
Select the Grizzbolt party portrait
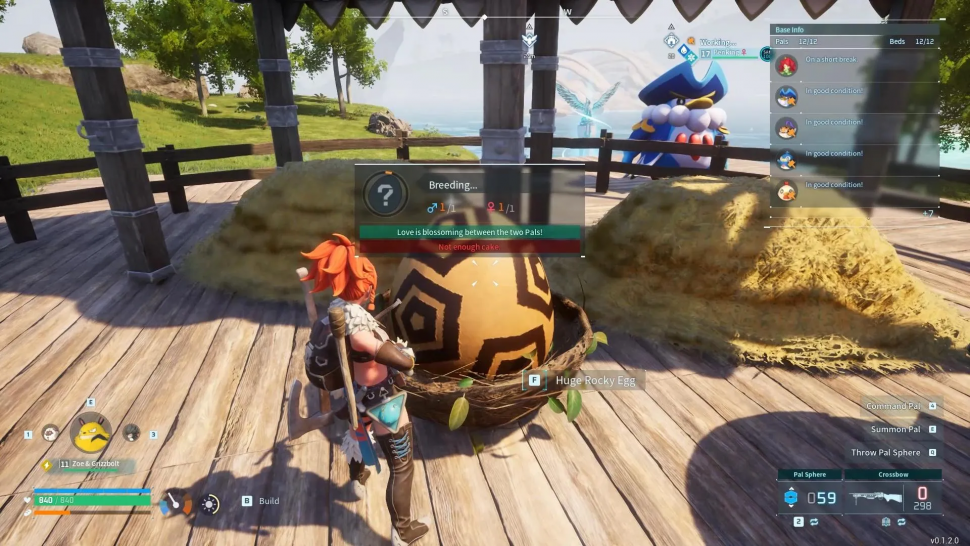(91, 432)
